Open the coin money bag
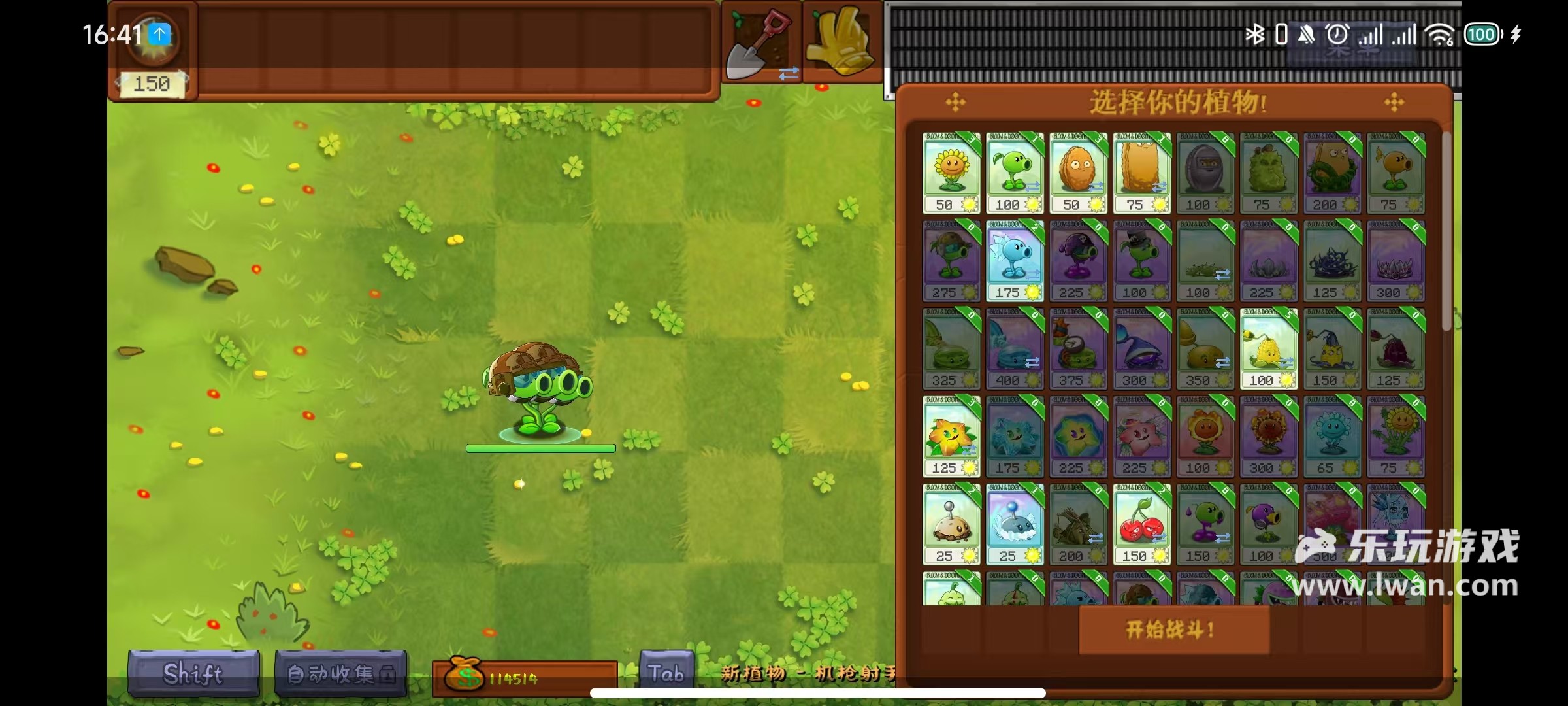Image resolution: width=1568 pixels, height=706 pixels. point(465,675)
